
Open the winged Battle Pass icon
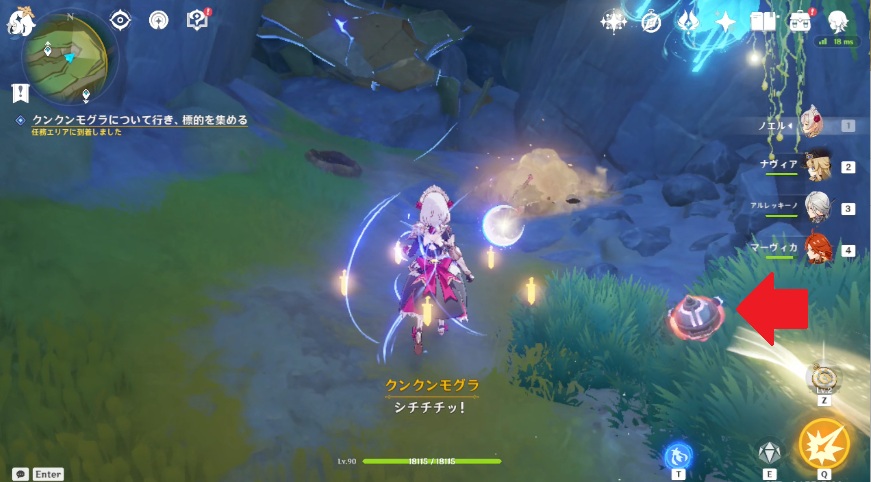tap(689, 20)
